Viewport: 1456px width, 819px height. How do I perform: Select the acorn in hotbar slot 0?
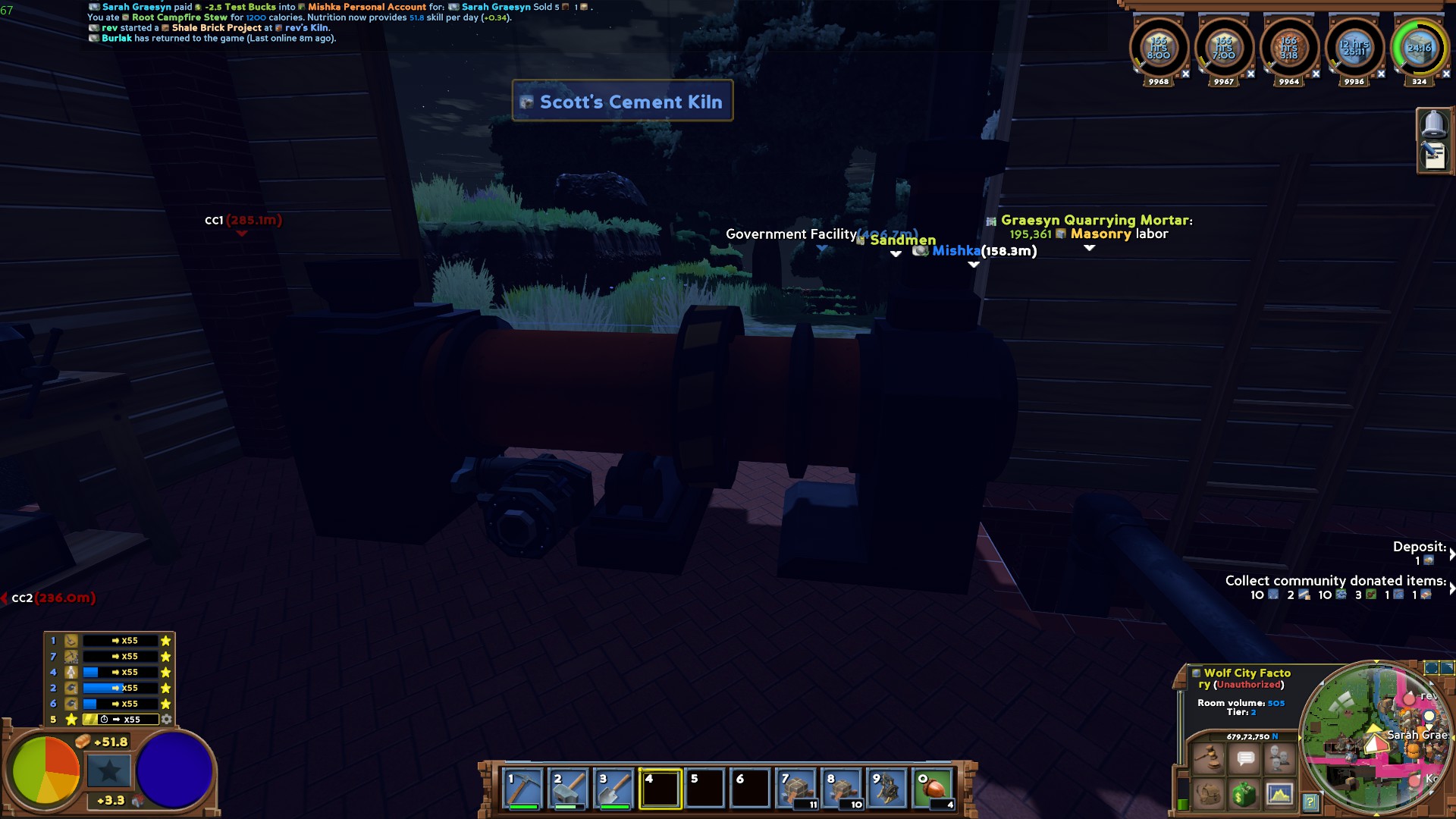click(933, 789)
